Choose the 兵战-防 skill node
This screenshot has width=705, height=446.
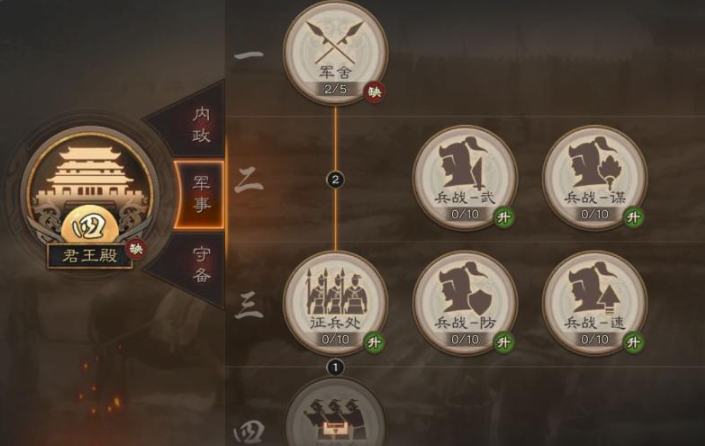pyautogui.click(x=465, y=301)
